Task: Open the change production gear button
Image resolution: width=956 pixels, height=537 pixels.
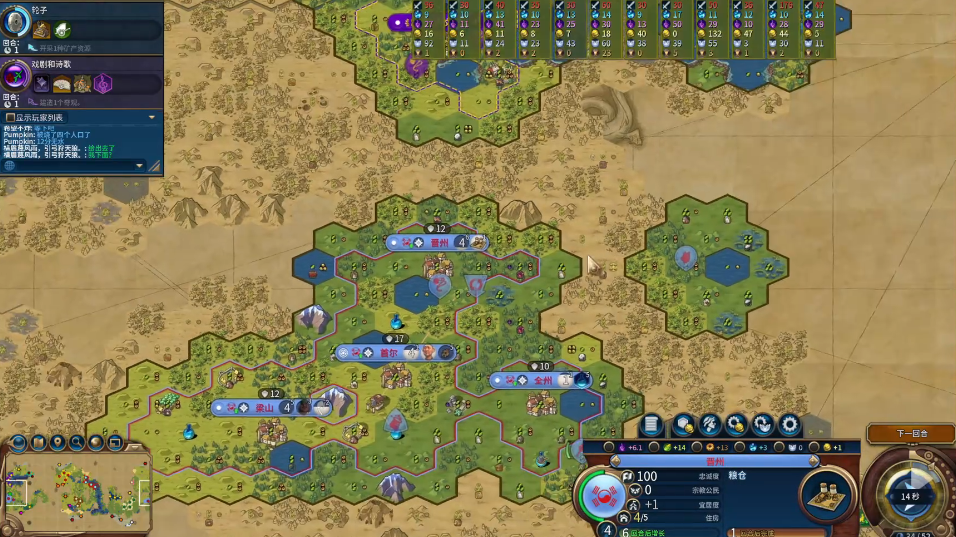Action: click(x=789, y=425)
